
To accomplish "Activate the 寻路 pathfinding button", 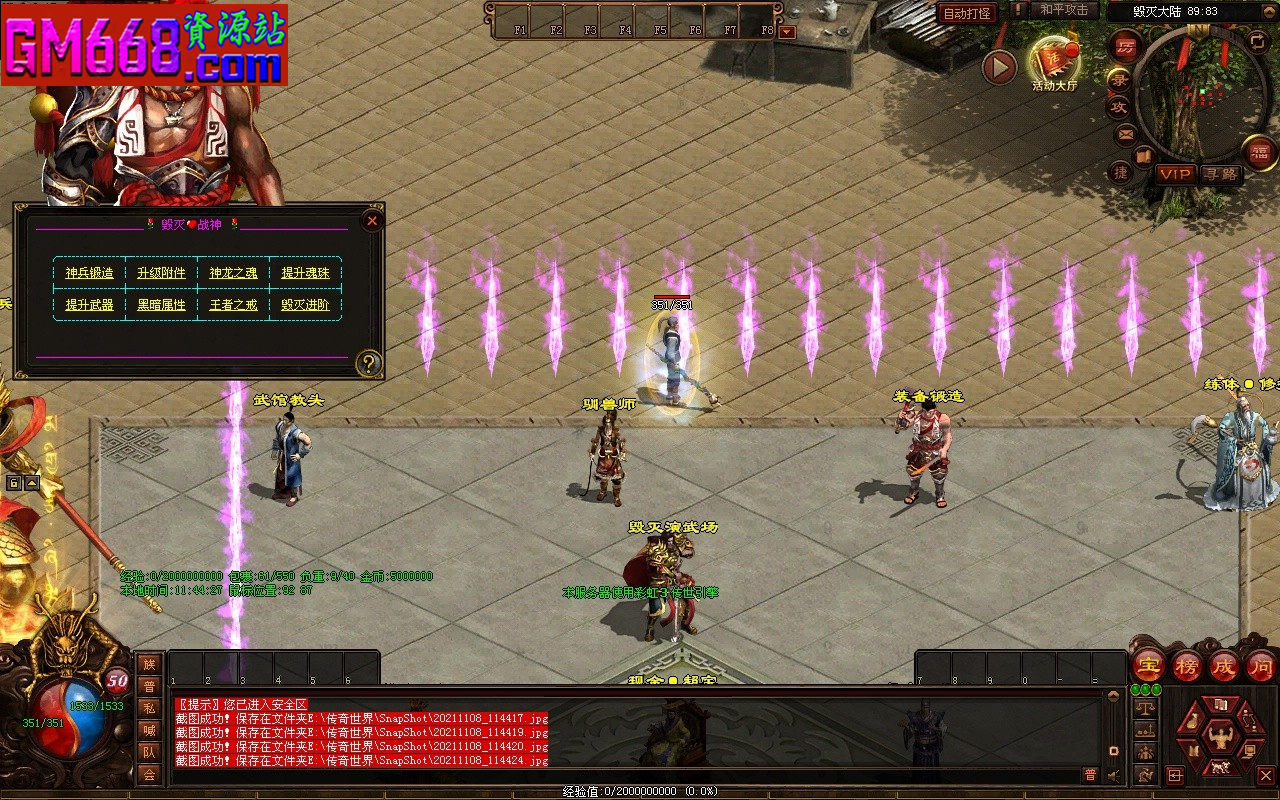I will (1220, 174).
